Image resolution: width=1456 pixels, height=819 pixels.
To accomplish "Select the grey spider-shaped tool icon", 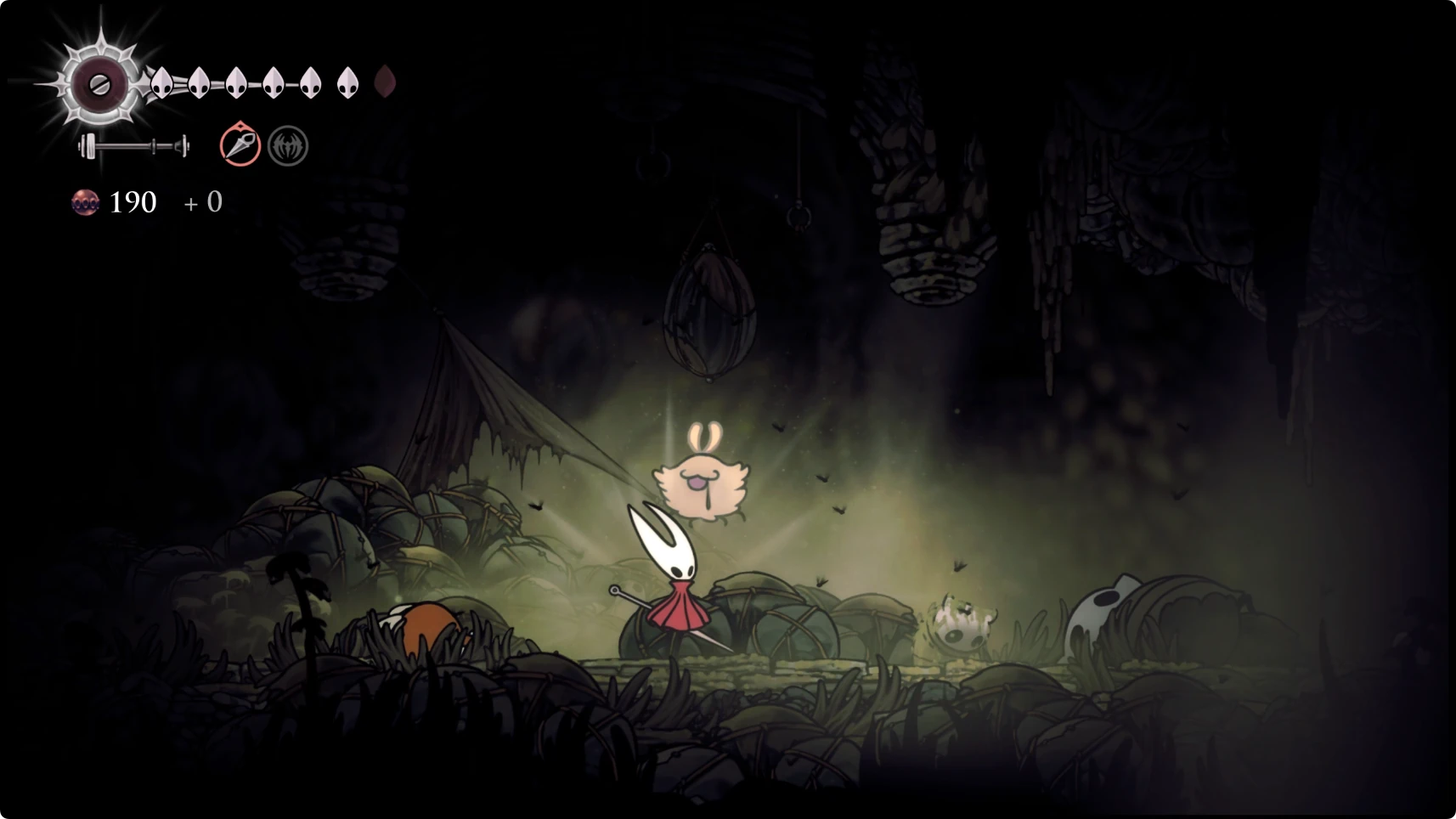I will pyautogui.click(x=288, y=146).
